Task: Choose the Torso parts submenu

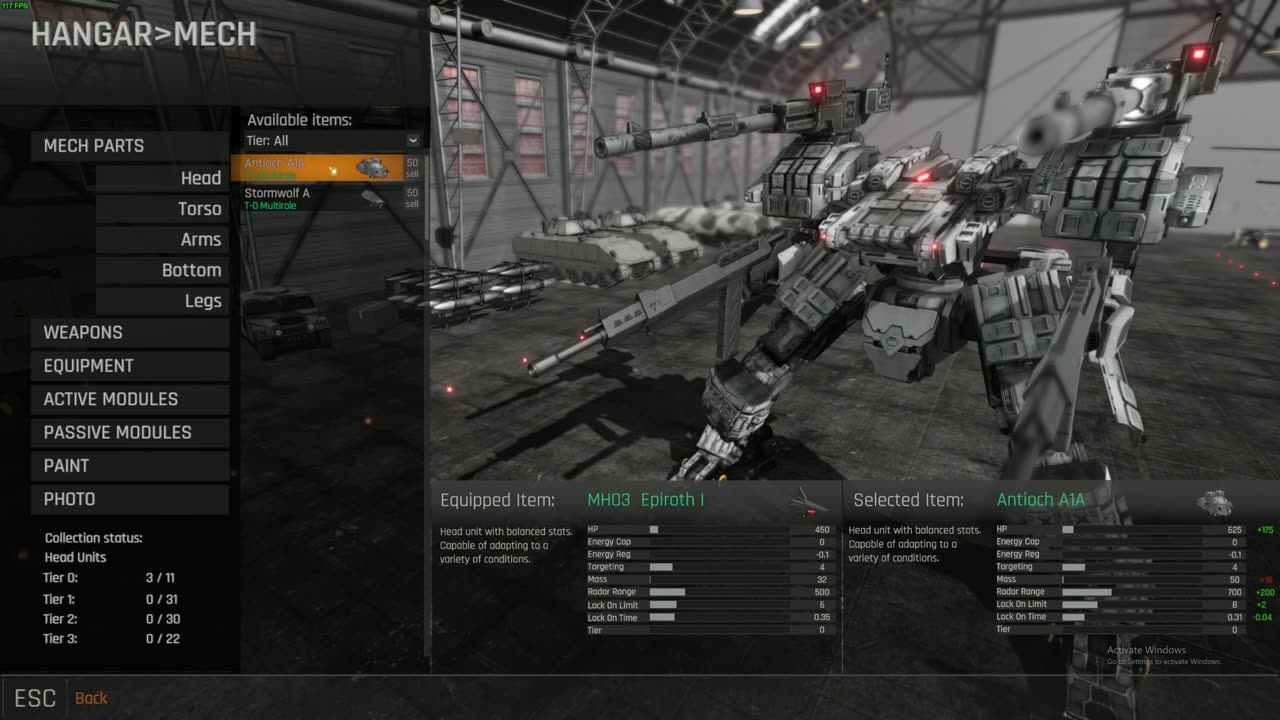Action: coord(162,209)
